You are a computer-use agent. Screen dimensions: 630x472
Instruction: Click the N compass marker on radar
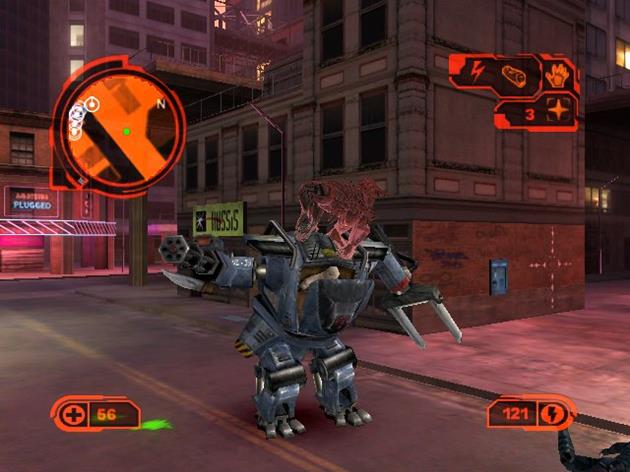tap(159, 102)
